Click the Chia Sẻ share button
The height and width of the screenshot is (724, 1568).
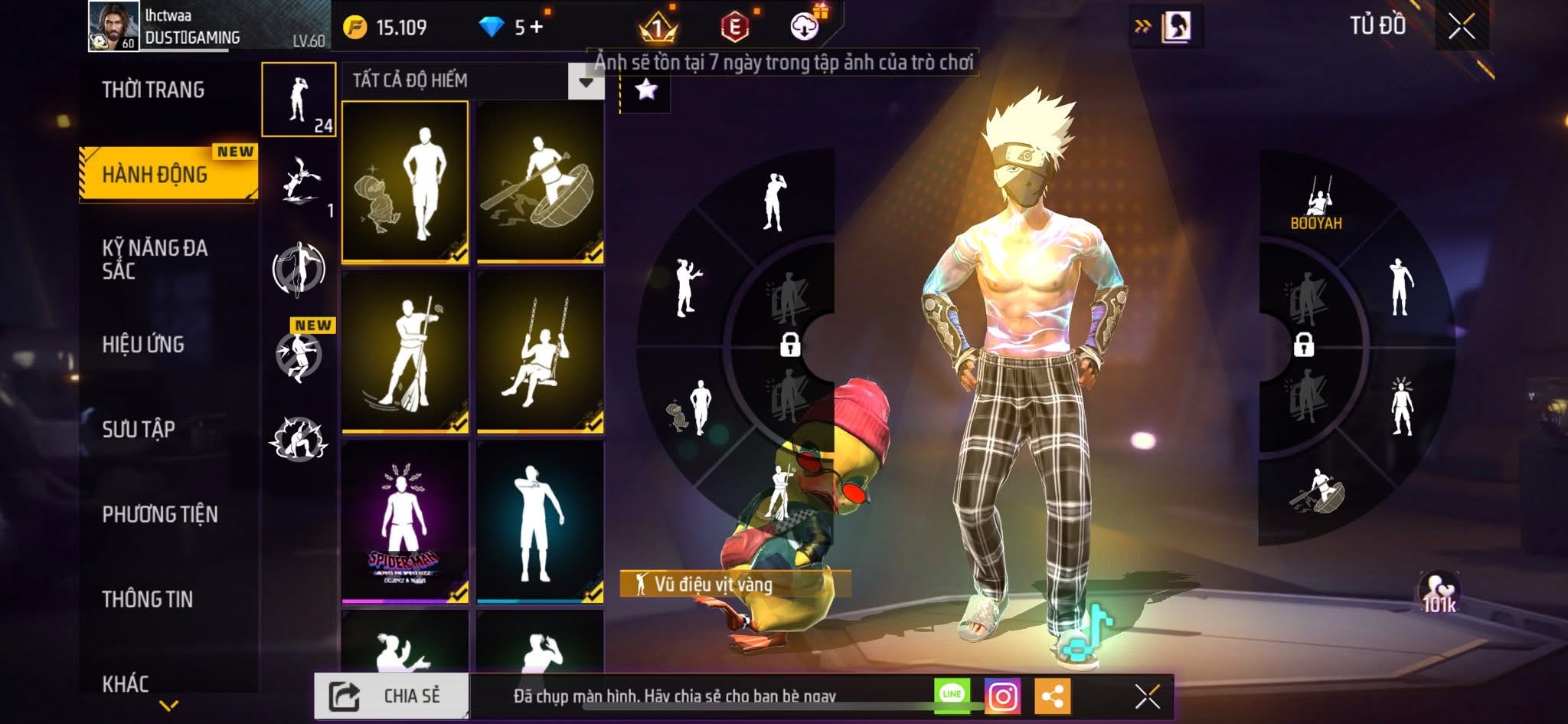391,696
